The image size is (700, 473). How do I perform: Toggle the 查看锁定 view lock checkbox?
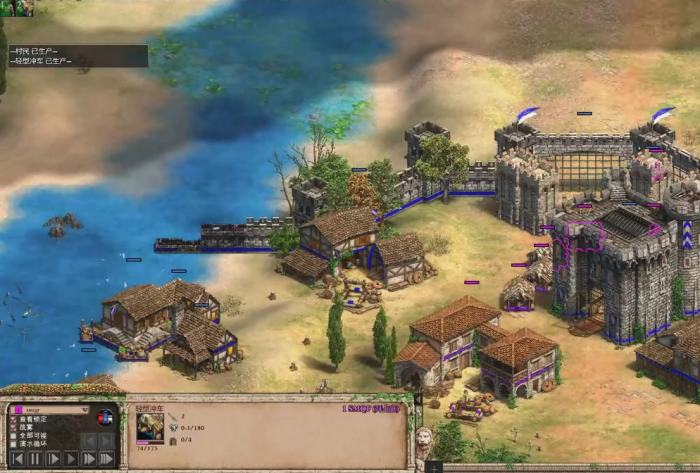[x=13, y=419]
